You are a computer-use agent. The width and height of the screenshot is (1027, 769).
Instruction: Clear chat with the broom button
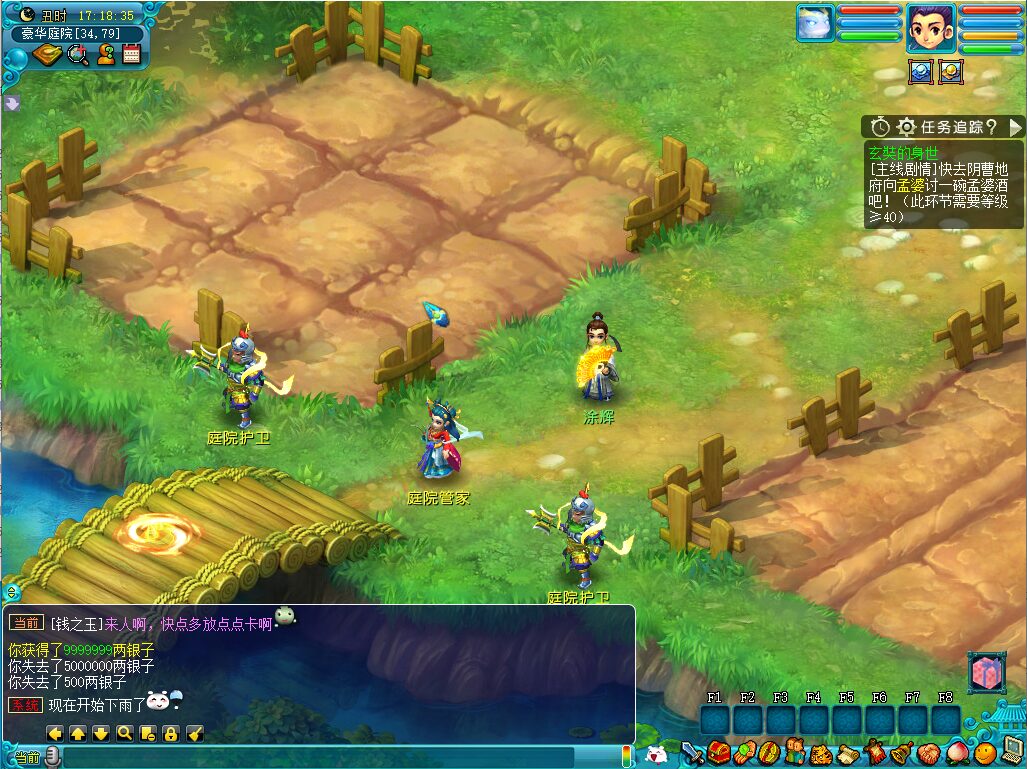(195, 733)
